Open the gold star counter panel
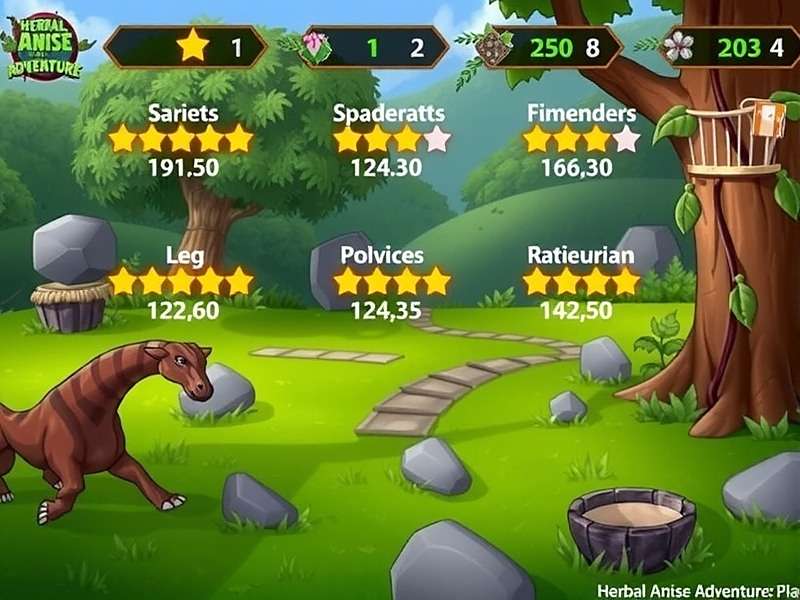Screen dimensions: 800x600 click(x=185, y=47)
